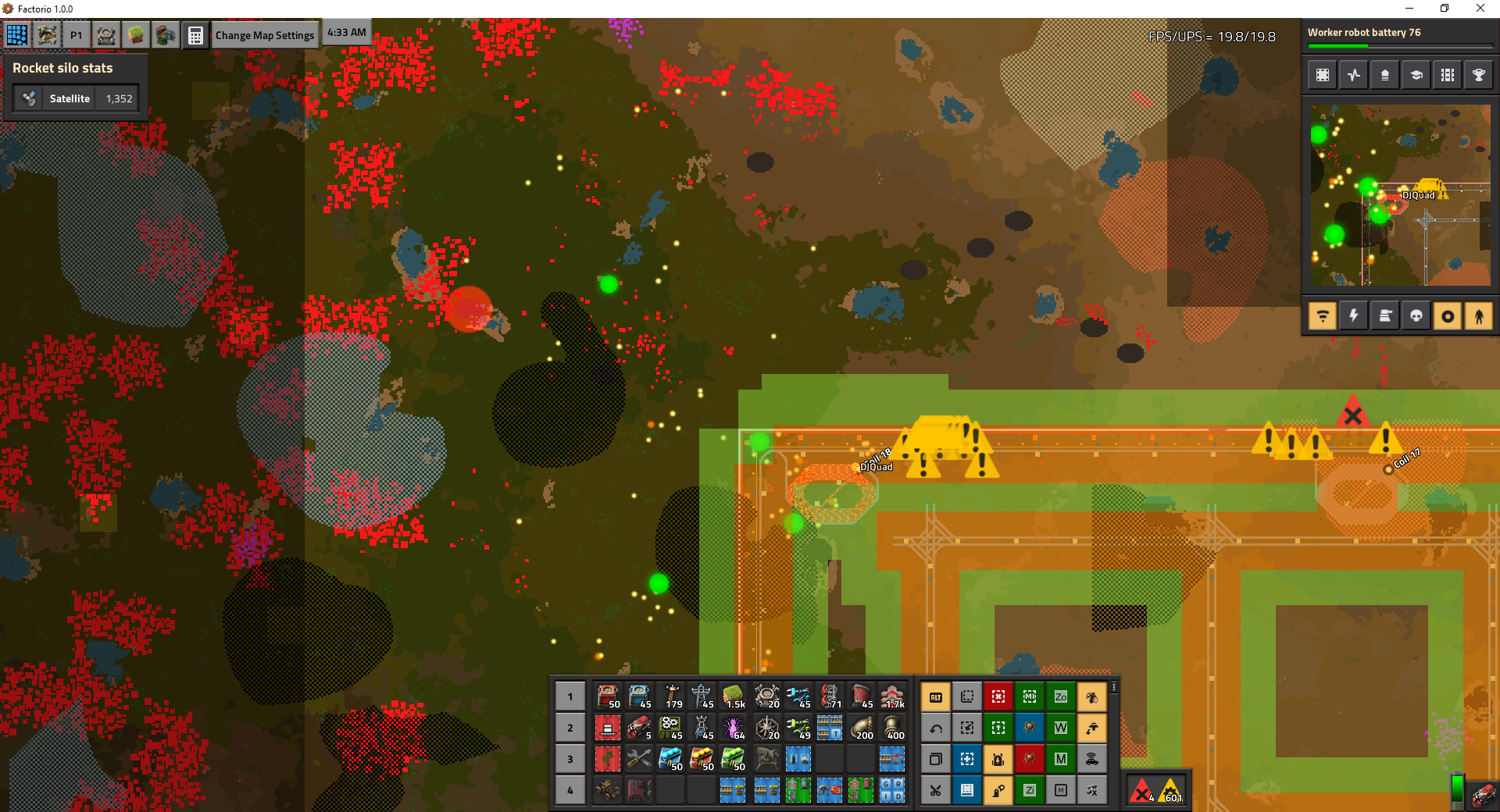The height and width of the screenshot is (812, 1500).
Task: Open achievements via the trophy button
Action: (1478, 75)
